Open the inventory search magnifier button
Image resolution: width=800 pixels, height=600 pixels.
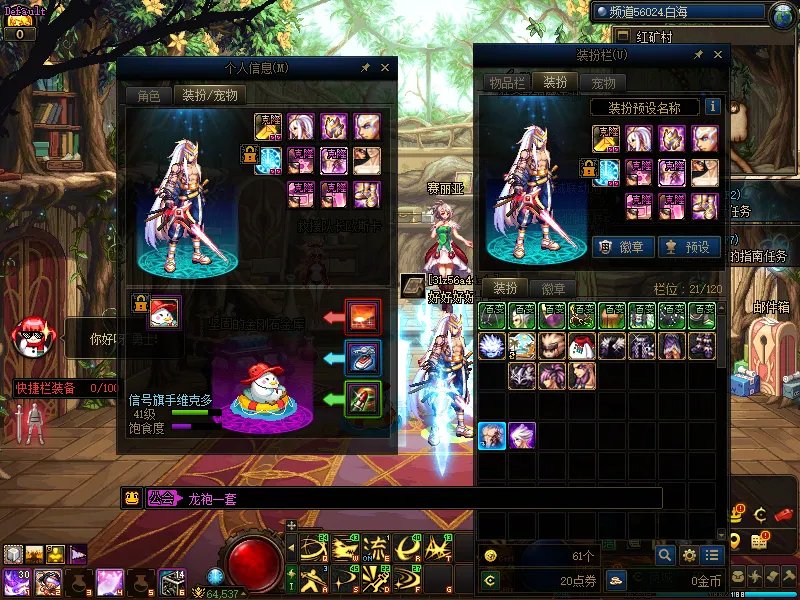coord(665,555)
